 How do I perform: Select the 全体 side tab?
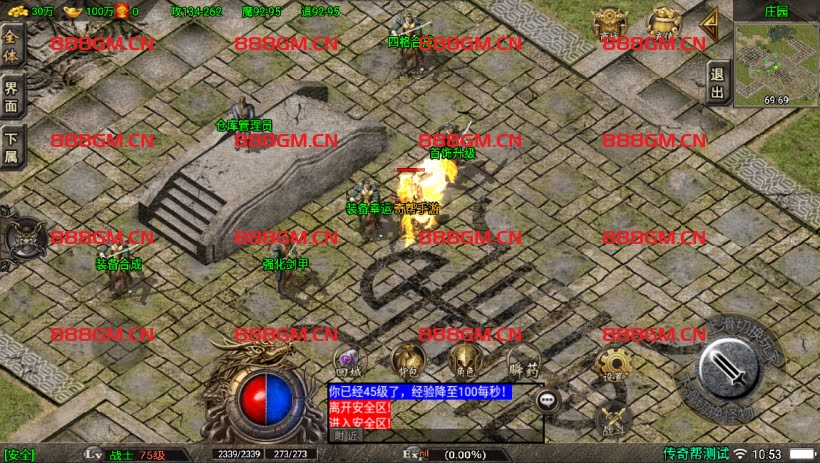pyautogui.click(x=13, y=45)
